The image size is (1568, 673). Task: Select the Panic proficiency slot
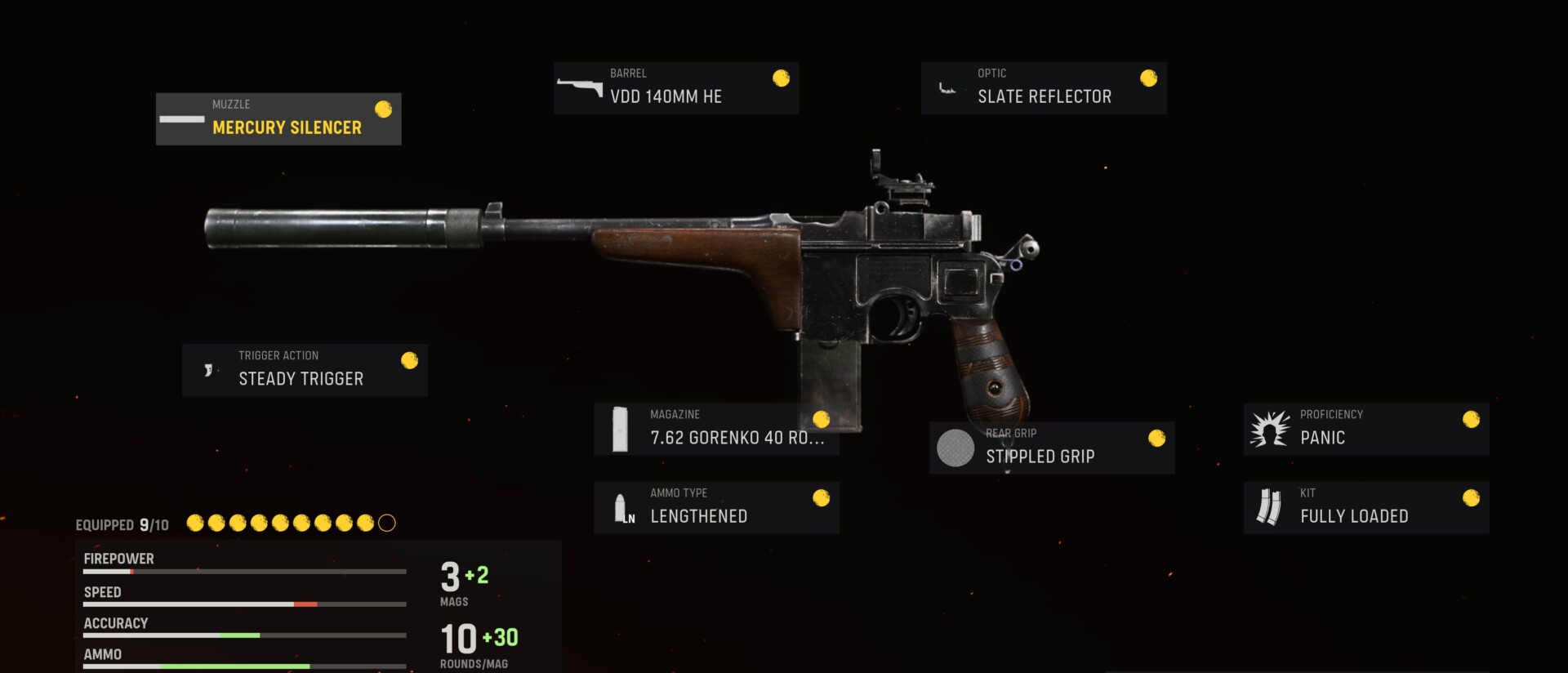(x=1365, y=428)
